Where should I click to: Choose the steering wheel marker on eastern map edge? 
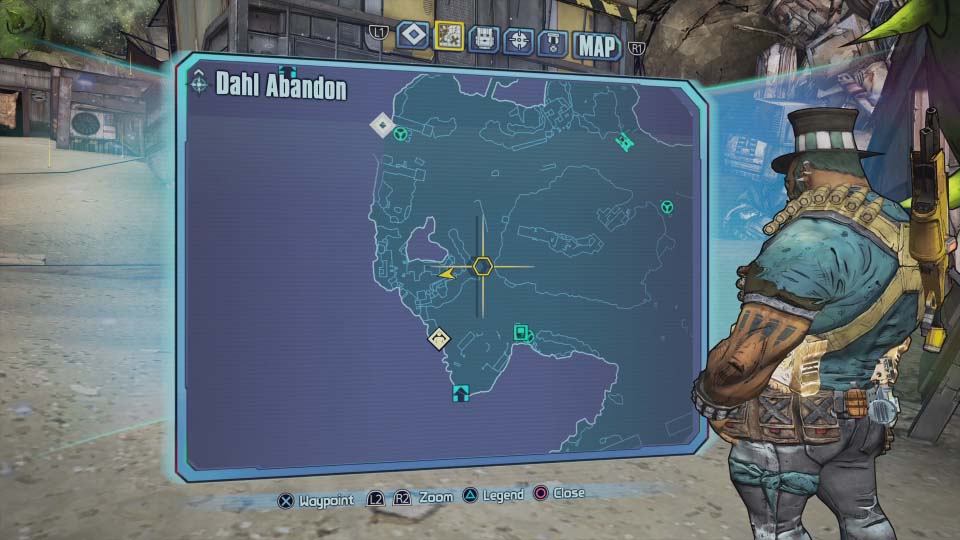coord(666,207)
